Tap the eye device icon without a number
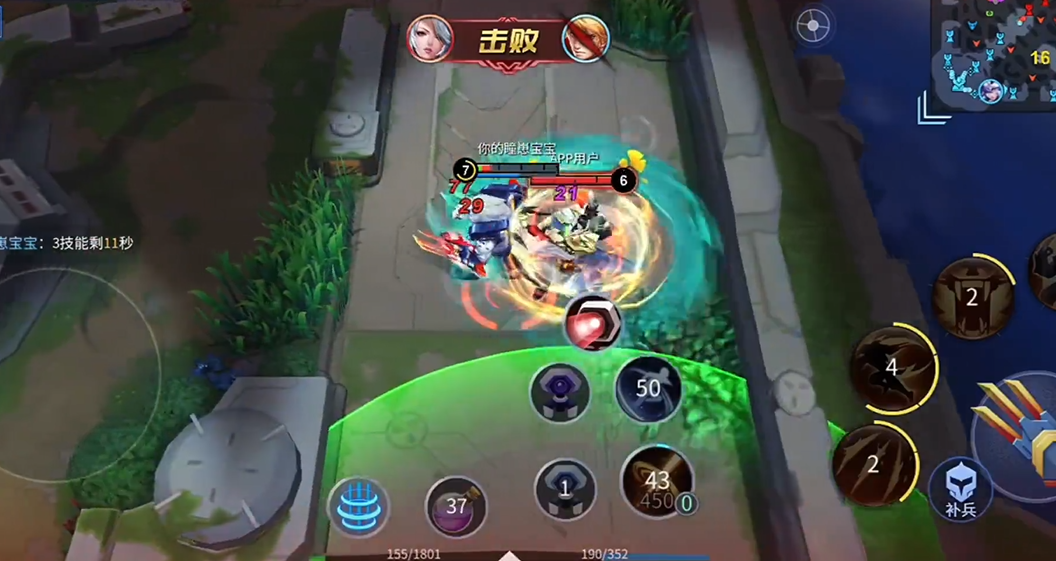Screen dimensions: 1056x561 [x=559, y=391]
